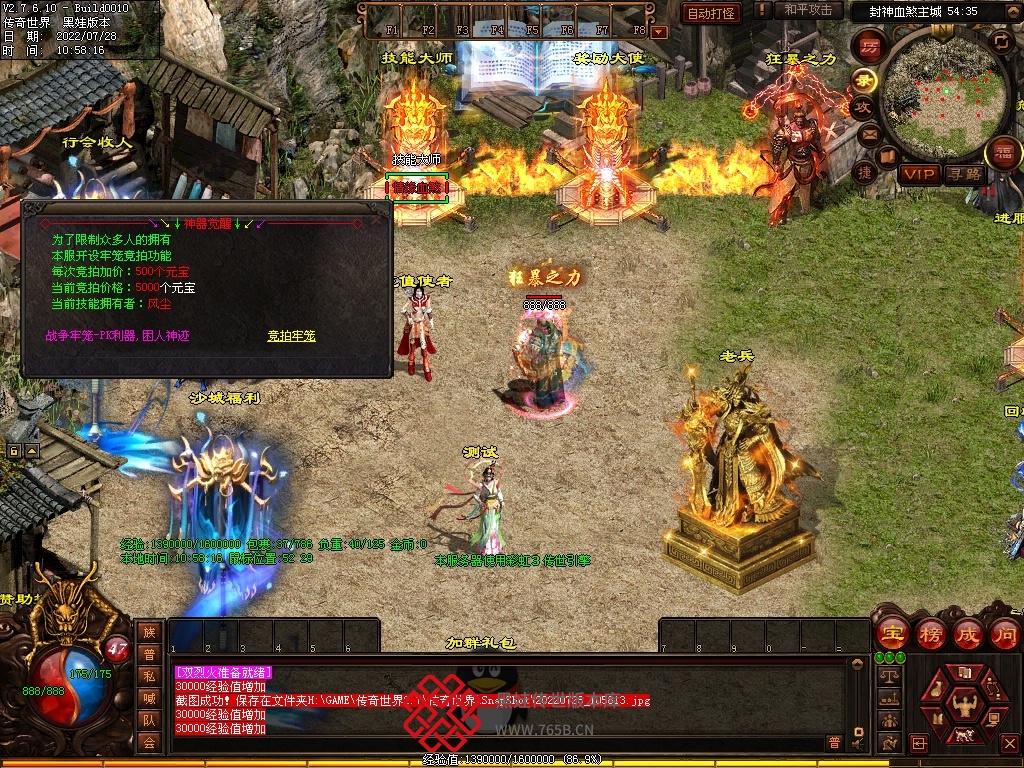Open the 宝 treasure shop orb
Screen dimensions: 1024x768
[x=893, y=634]
